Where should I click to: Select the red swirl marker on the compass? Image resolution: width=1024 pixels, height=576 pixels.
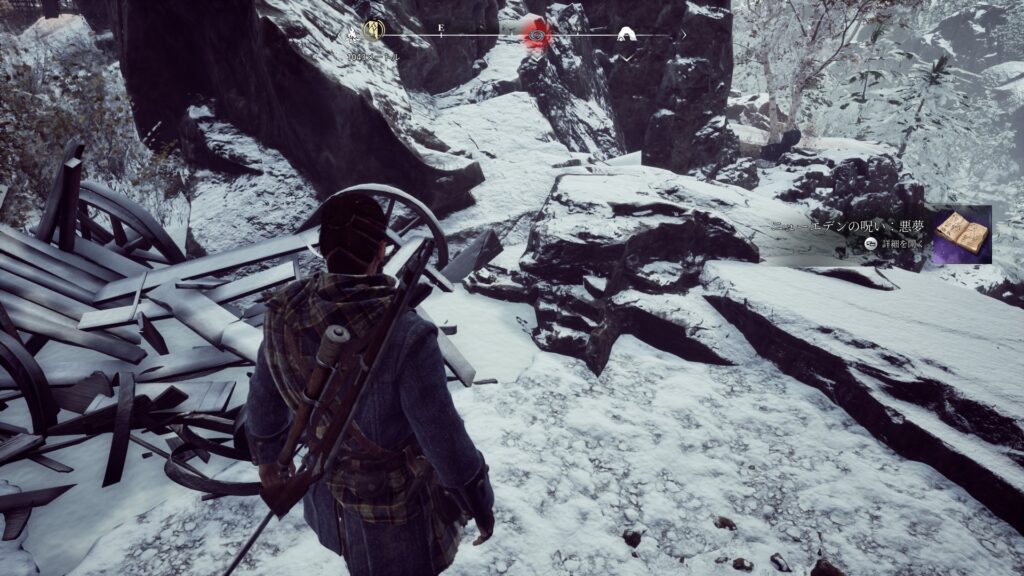pos(537,35)
